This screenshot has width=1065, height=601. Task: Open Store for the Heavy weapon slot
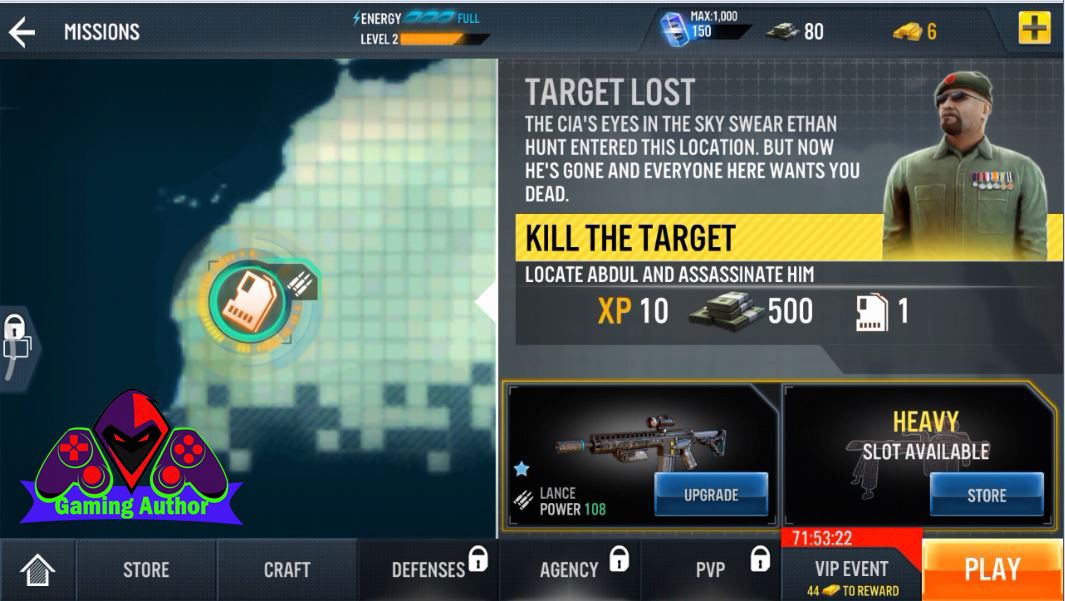986,495
